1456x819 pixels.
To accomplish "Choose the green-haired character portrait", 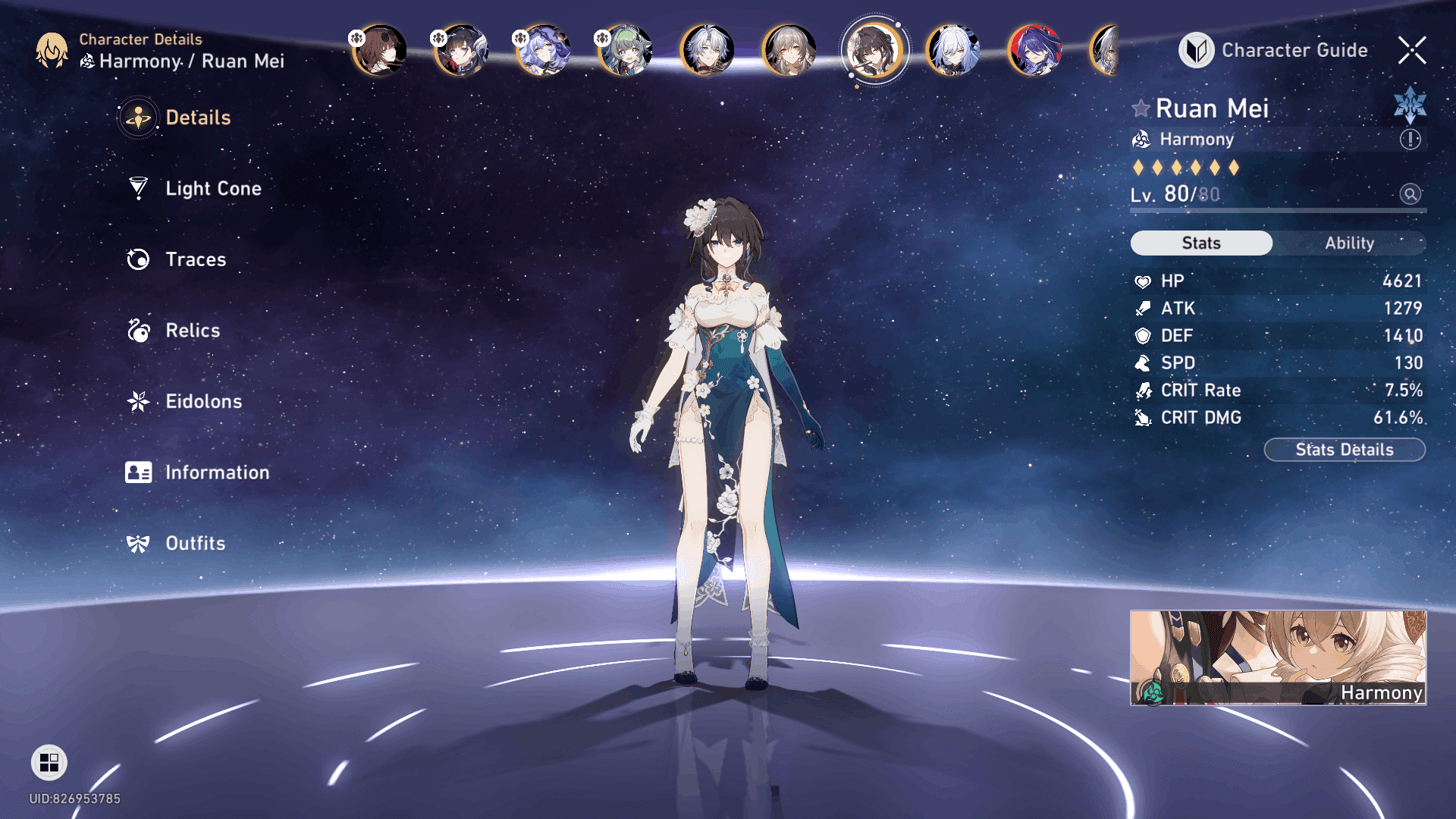I will coord(625,50).
